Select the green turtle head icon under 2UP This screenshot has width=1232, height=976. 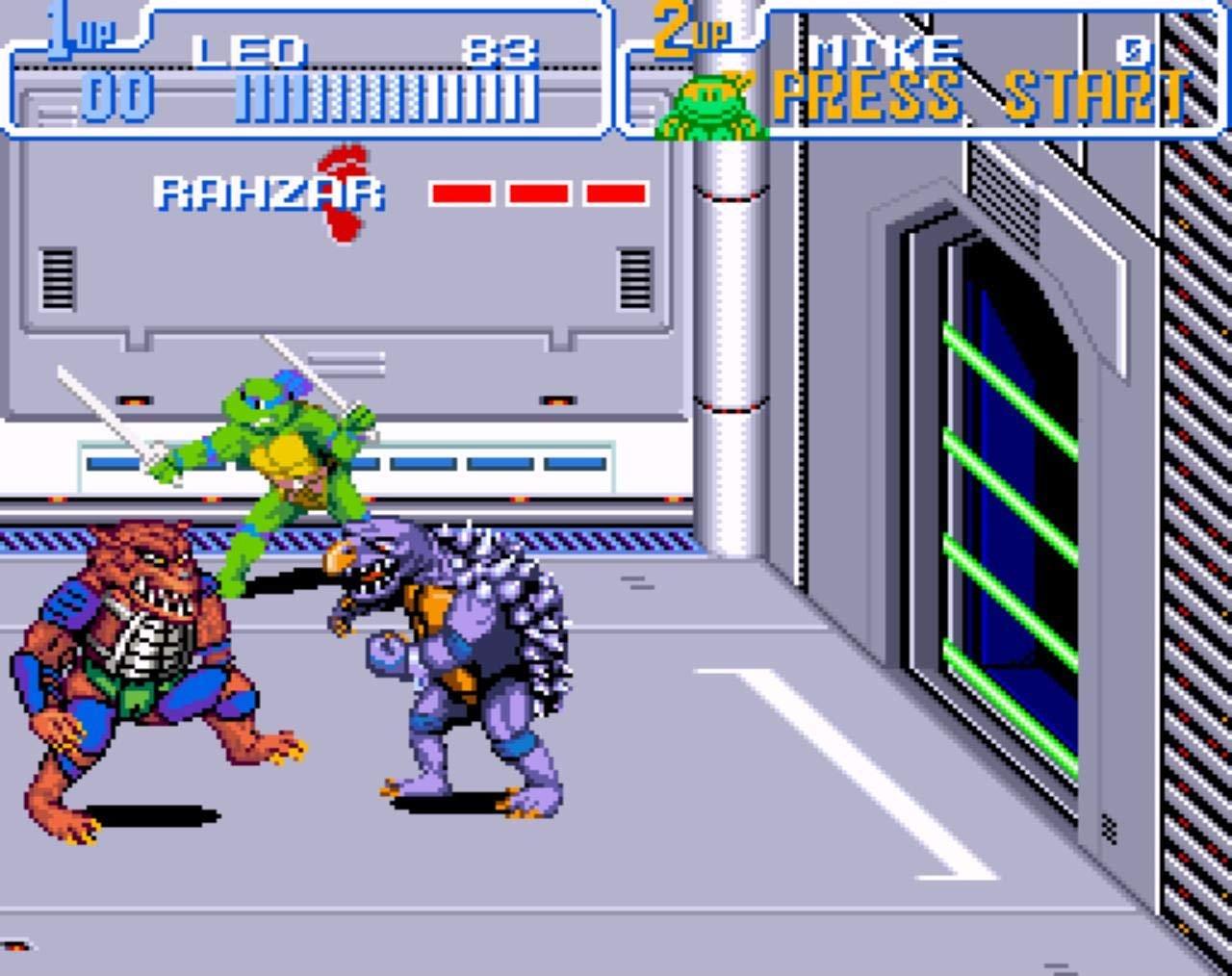[709, 106]
